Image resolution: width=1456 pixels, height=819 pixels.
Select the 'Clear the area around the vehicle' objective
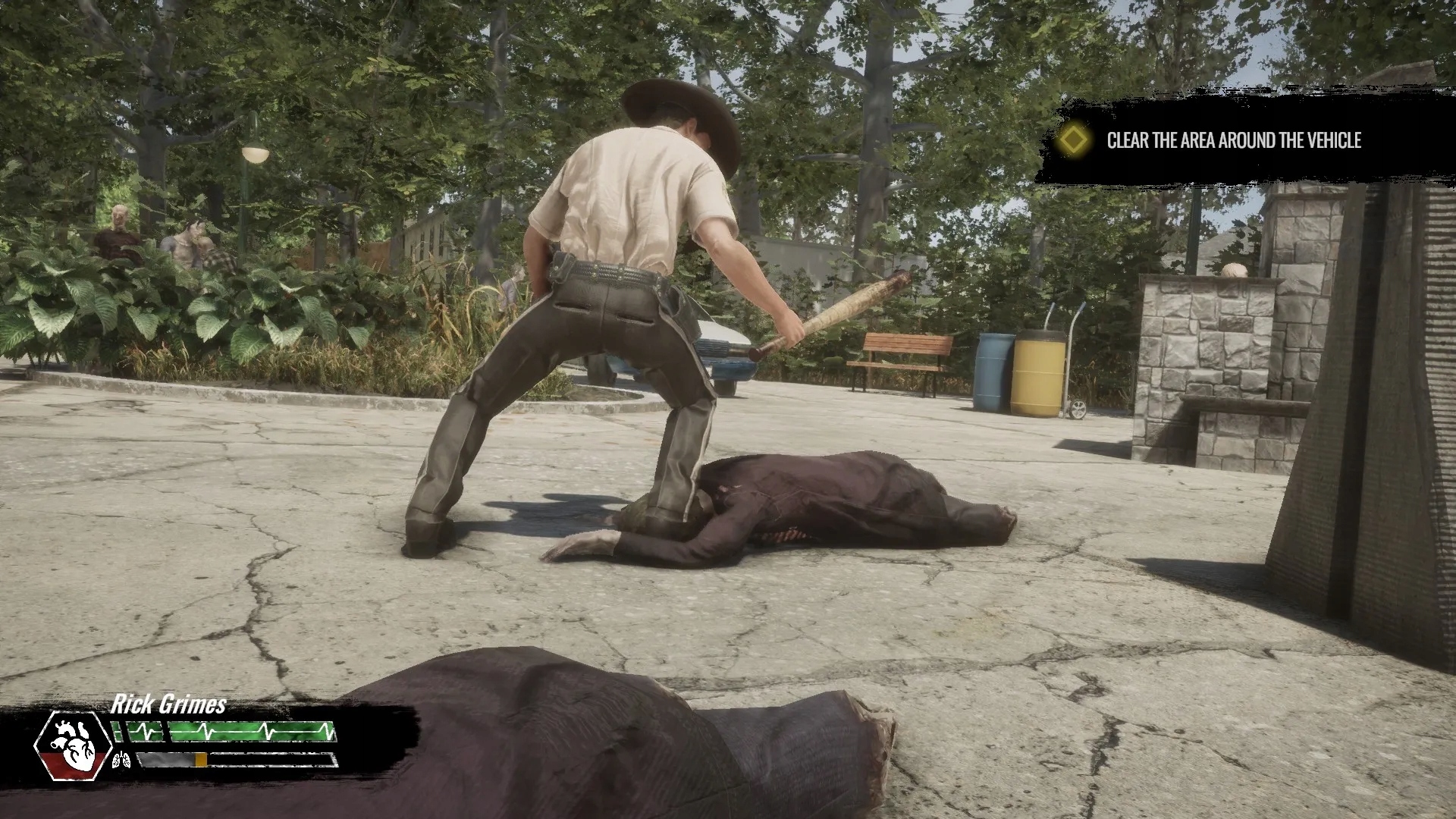[x=1233, y=140]
